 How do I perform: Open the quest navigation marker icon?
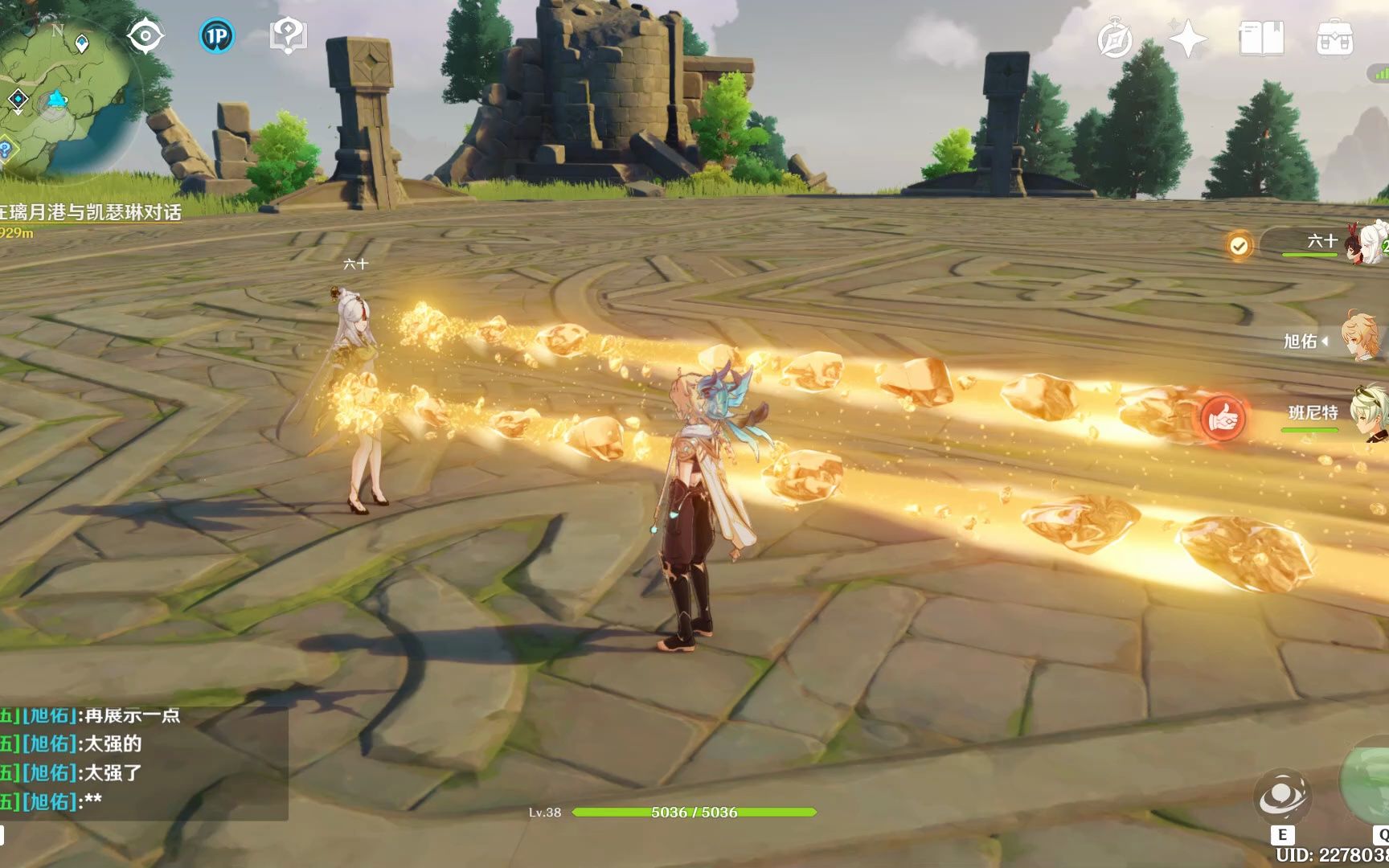coord(287,36)
